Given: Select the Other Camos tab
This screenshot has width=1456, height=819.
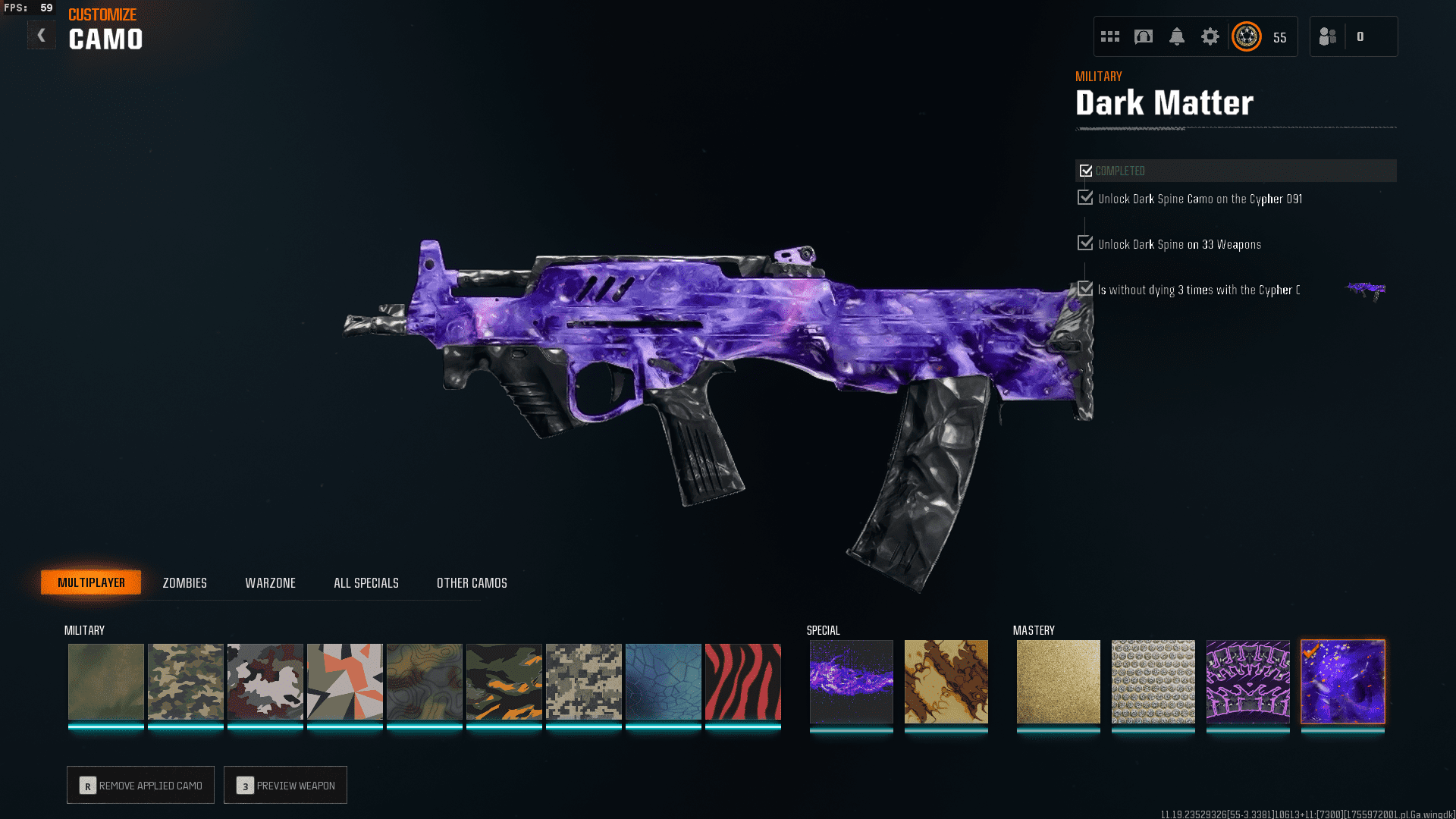Looking at the screenshot, I should point(472,582).
